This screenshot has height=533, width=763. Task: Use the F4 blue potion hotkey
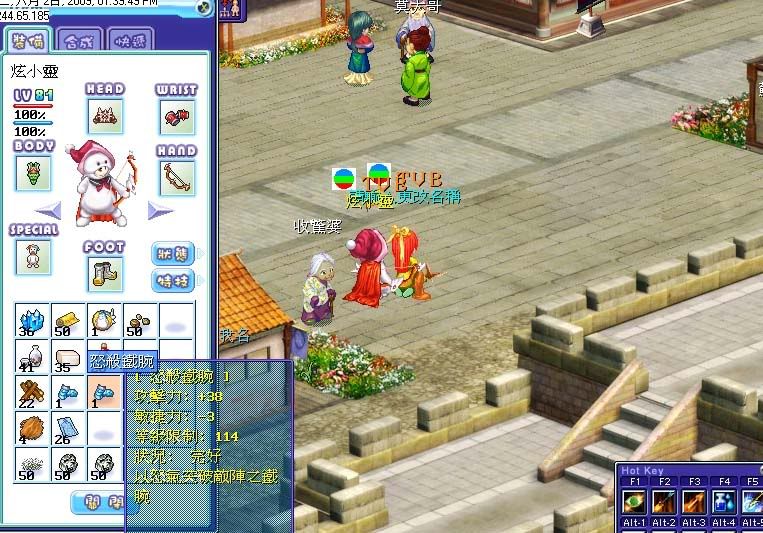point(723,500)
